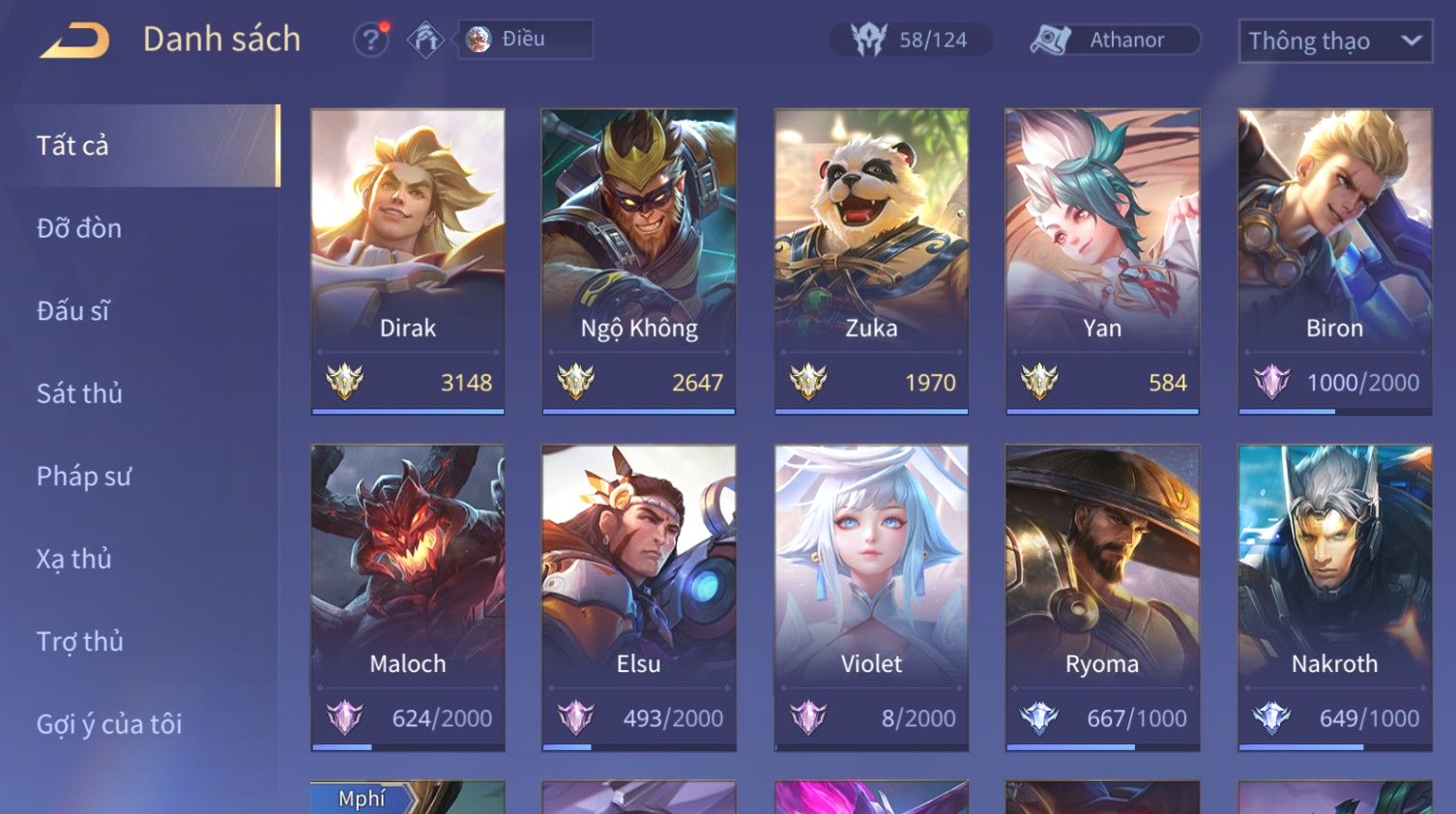
Task: Open the Athanor button
Action: tap(1115, 40)
